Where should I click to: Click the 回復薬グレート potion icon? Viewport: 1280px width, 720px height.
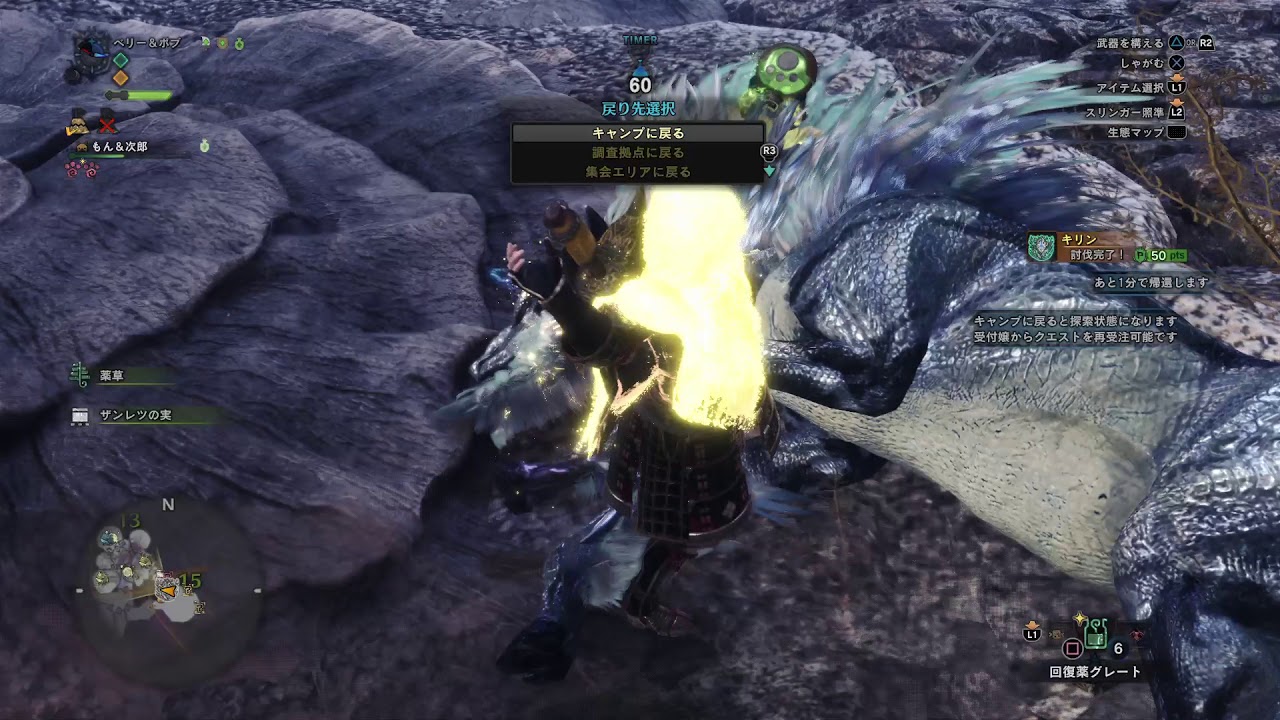tap(1095, 634)
